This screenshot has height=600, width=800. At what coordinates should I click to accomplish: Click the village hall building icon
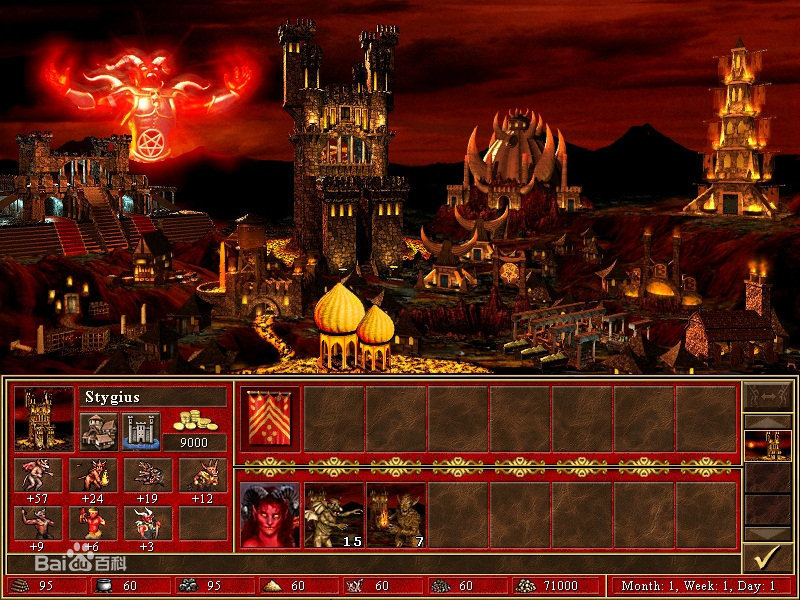pyautogui.click(x=98, y=431)
